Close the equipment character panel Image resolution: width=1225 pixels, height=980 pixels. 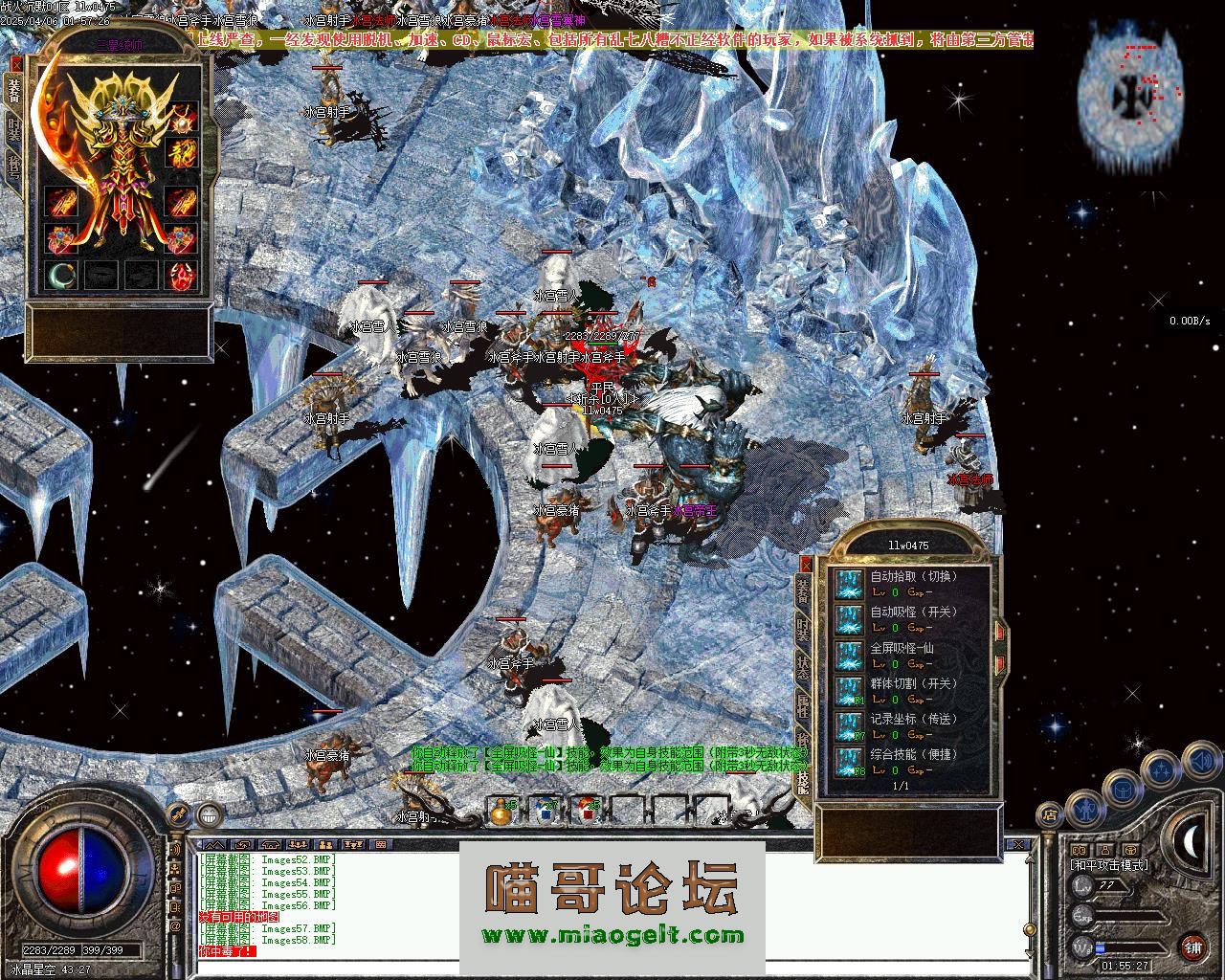click(x=14, y=63)
